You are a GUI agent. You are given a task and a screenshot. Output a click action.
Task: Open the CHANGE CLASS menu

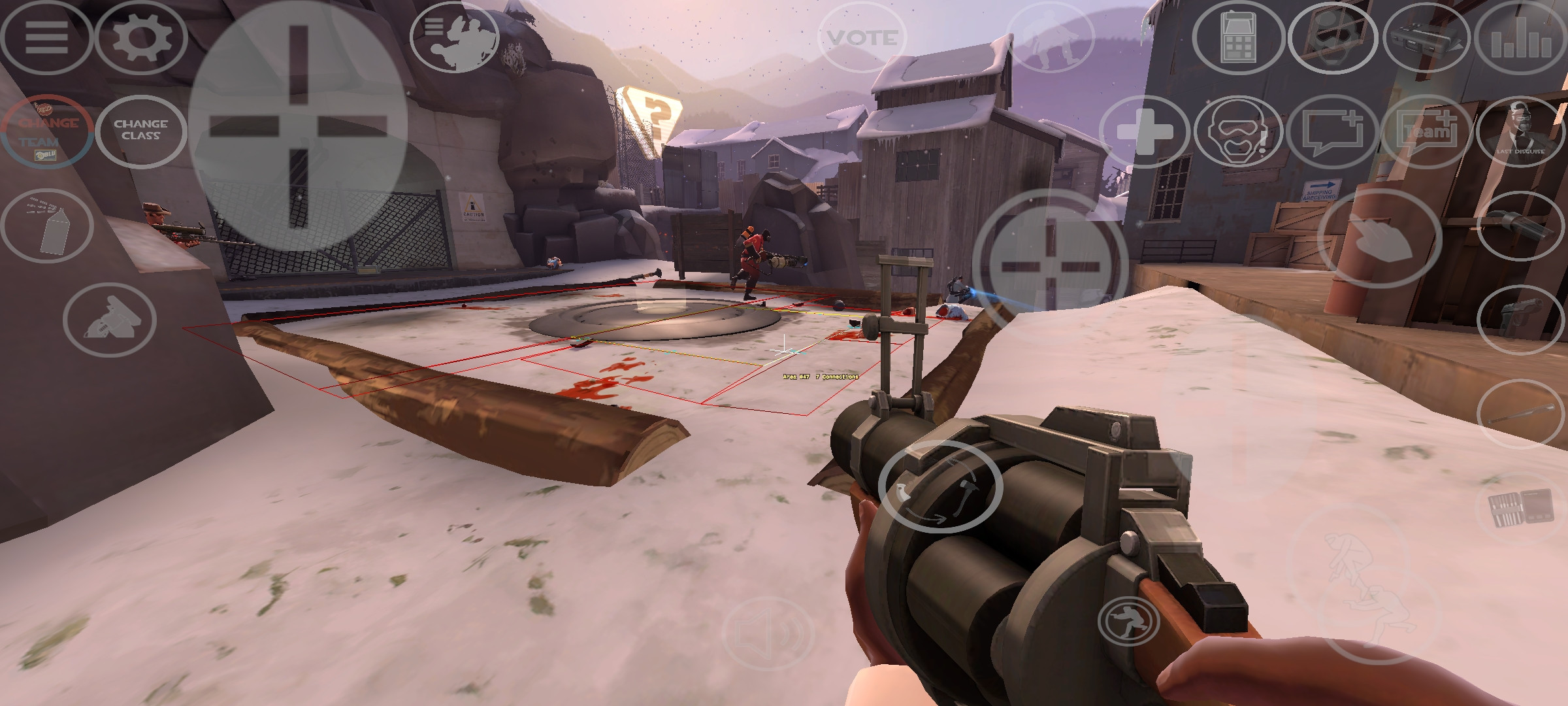pos(141,130)
